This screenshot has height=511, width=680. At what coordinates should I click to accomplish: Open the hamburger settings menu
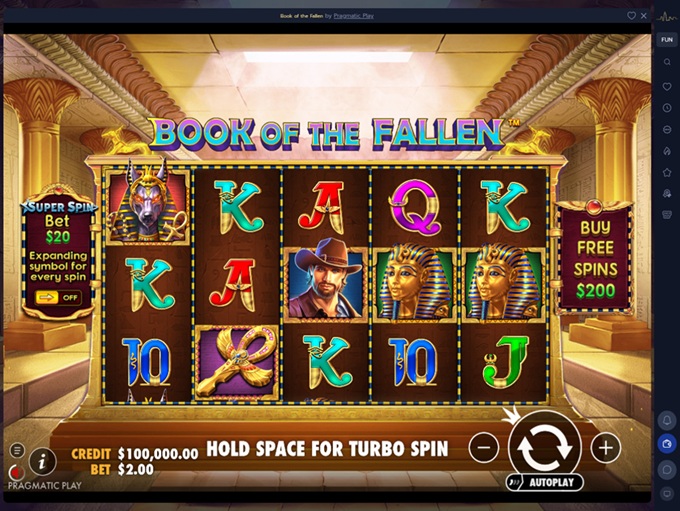pyautogui.click(x=17, y=450)
